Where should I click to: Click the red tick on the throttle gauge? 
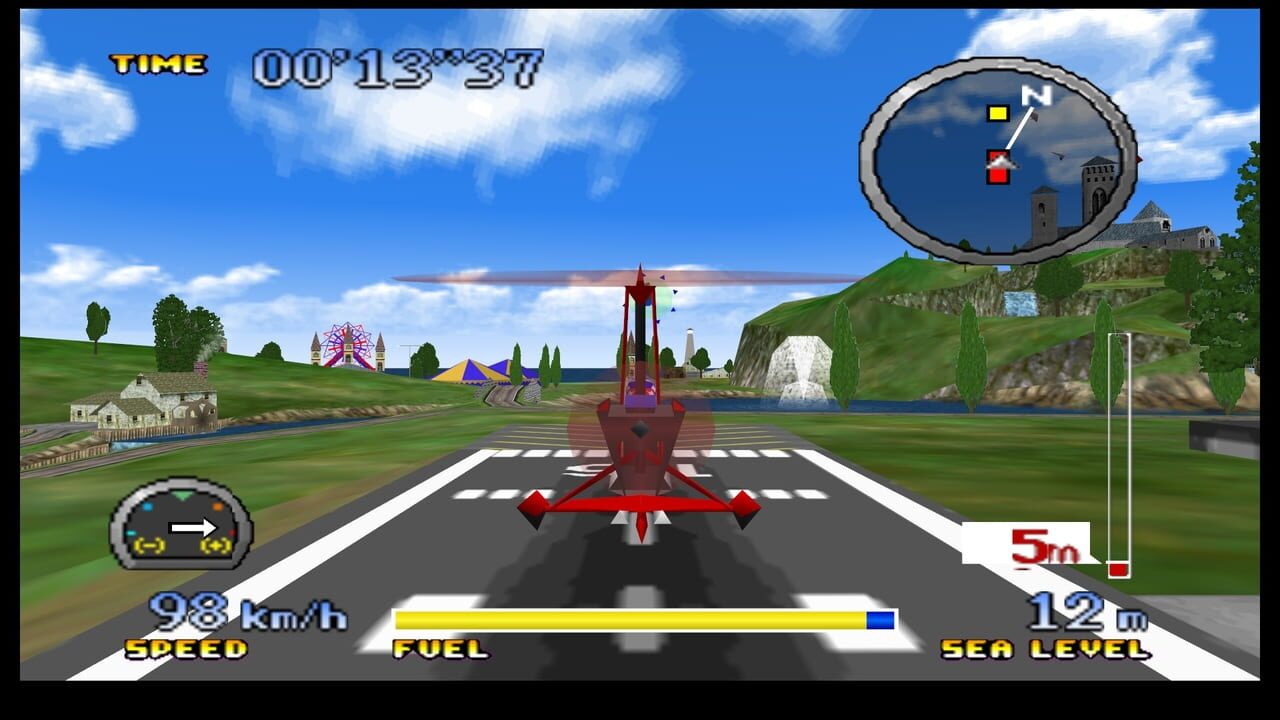pyautogui.click(x=231, y=532)
